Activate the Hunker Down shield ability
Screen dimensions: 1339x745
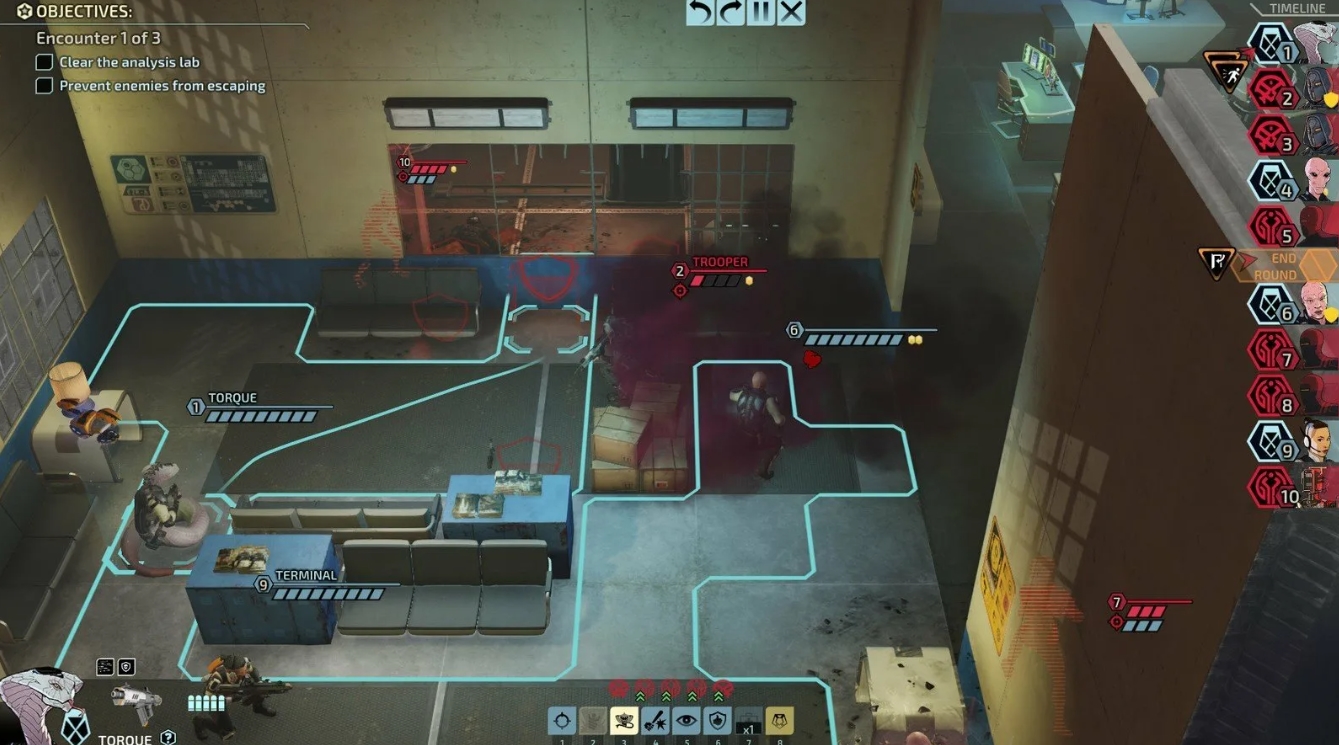717,720
